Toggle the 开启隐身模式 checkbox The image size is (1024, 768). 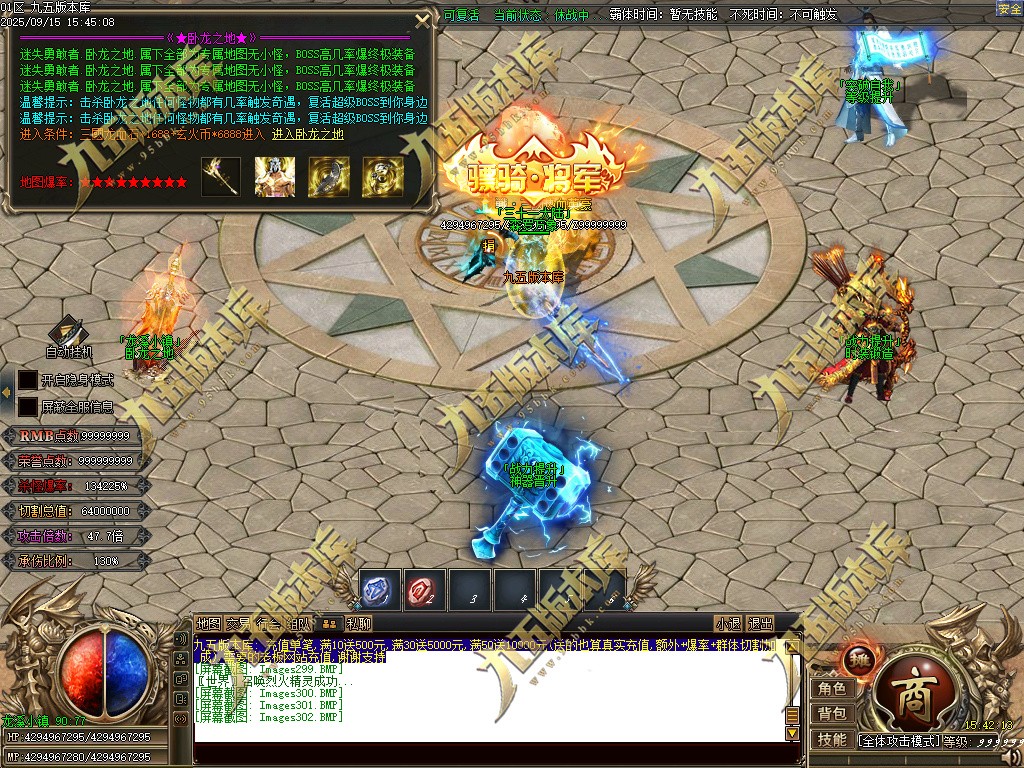(28, 380)
